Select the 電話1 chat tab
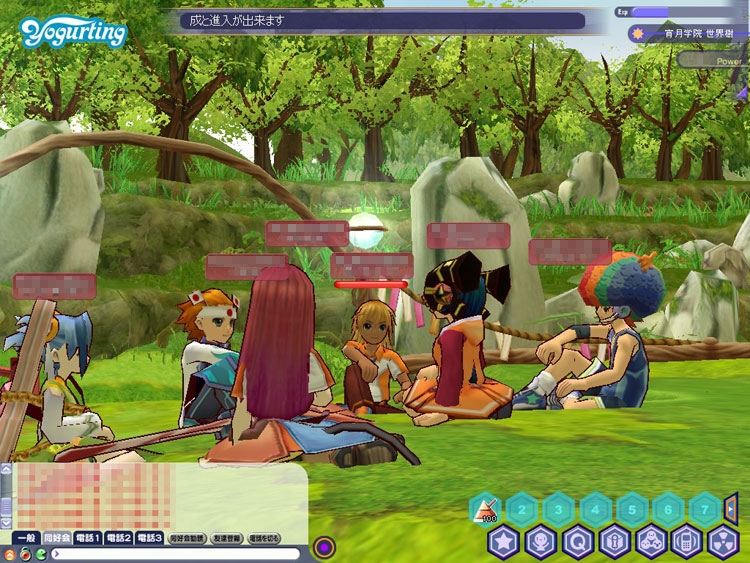This screenshot has width=750, height=563. (x=87, y=538)
